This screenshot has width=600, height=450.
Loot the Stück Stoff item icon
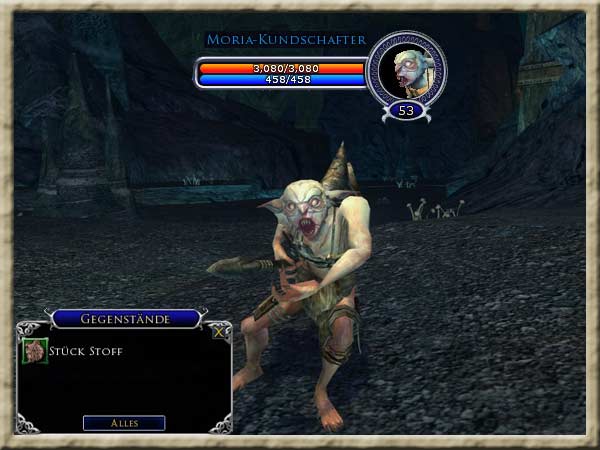tap(35, 352)
